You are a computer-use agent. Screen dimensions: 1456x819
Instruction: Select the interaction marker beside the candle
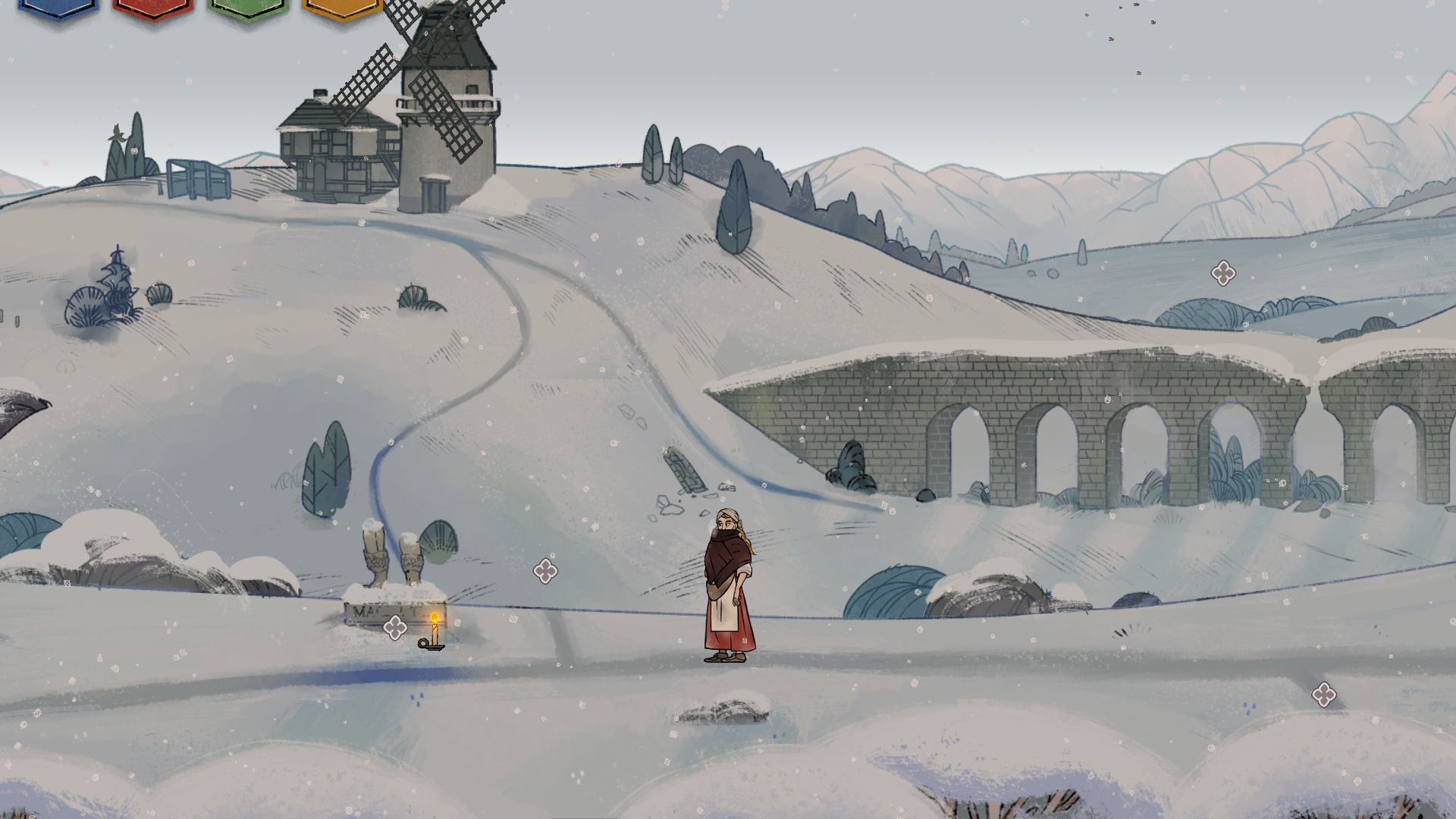[395, 627]
